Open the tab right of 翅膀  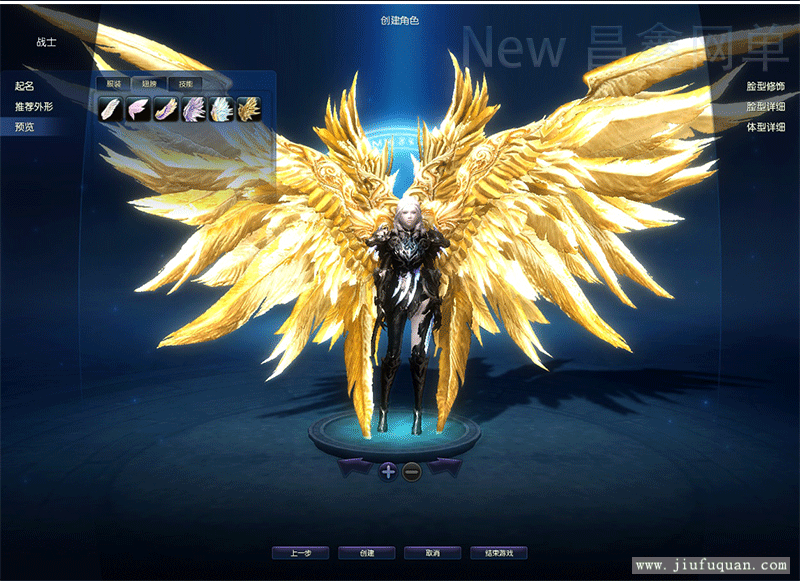(x=185, y=84)
